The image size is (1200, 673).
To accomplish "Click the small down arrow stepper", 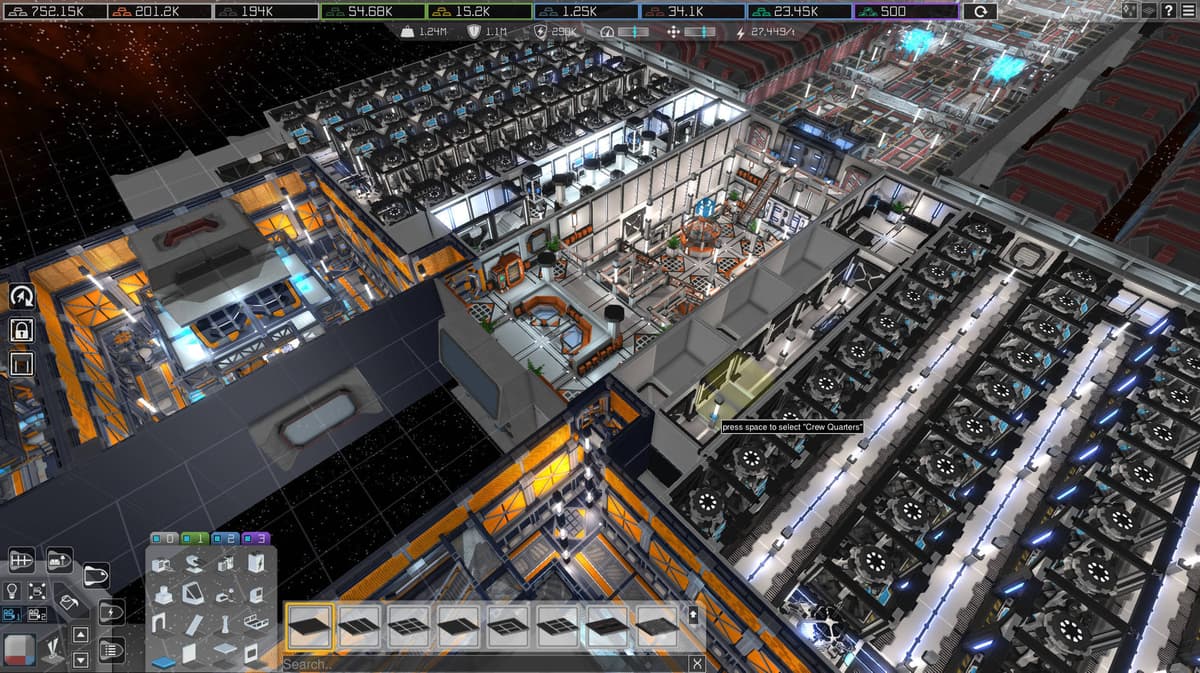I will tap(81, 659).
